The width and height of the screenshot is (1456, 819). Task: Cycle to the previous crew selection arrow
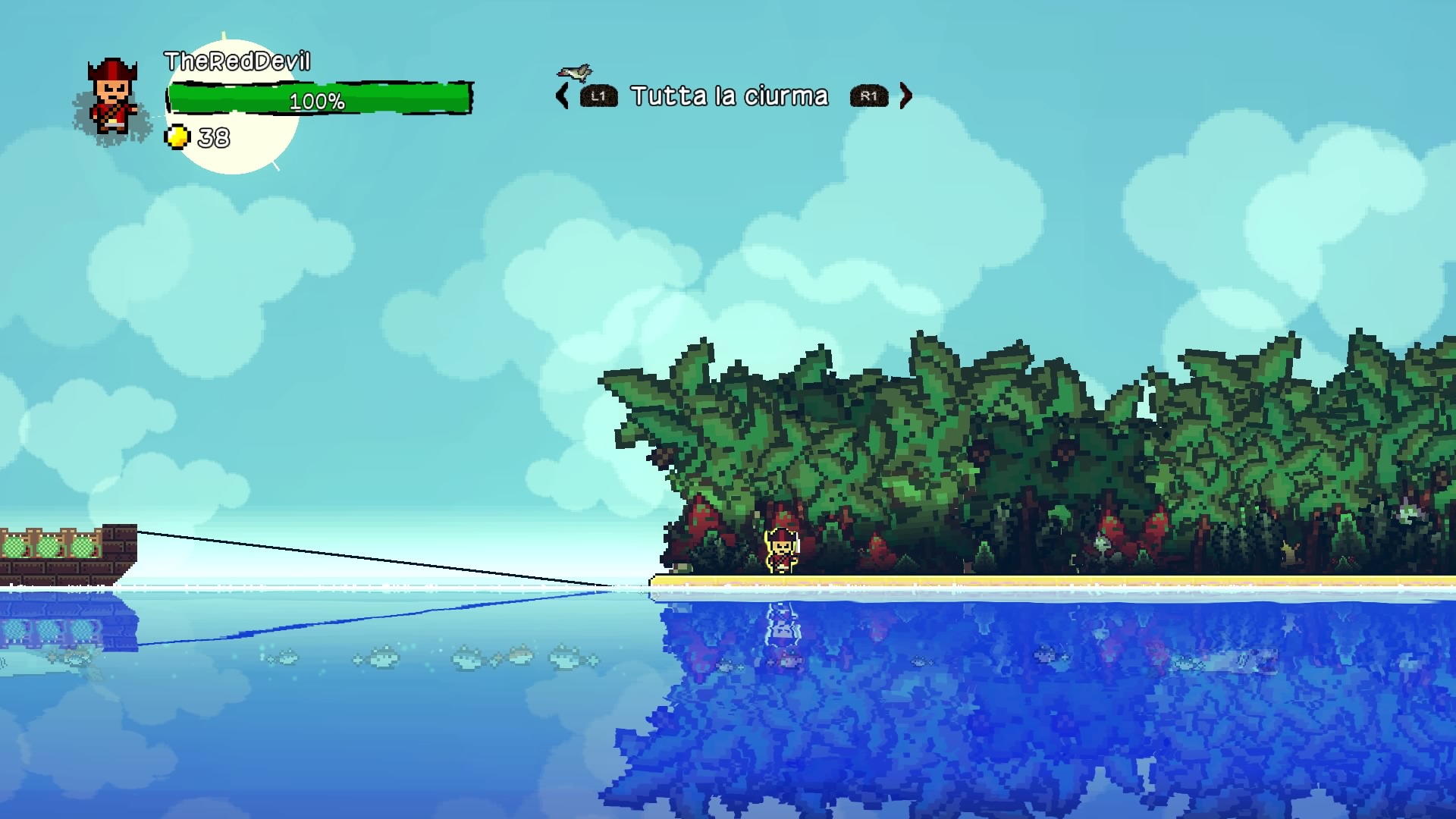tap(562, 96)
